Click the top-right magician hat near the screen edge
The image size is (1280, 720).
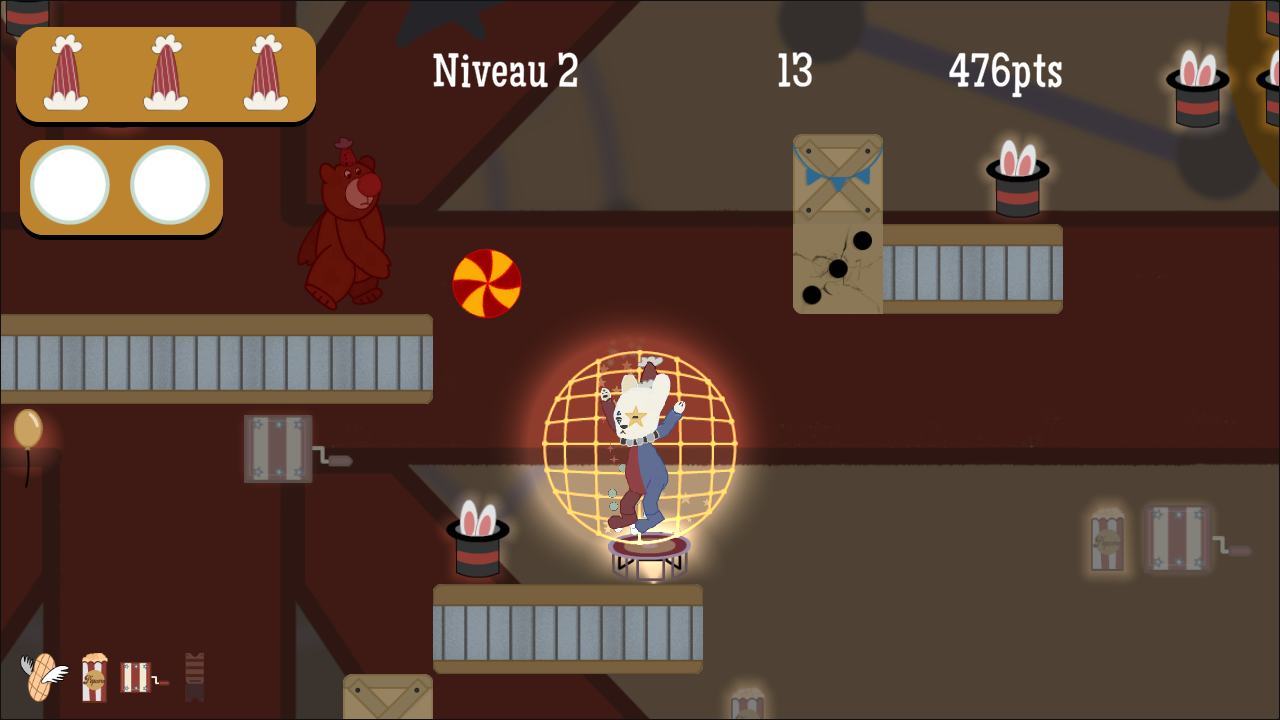coord(1196,85)
